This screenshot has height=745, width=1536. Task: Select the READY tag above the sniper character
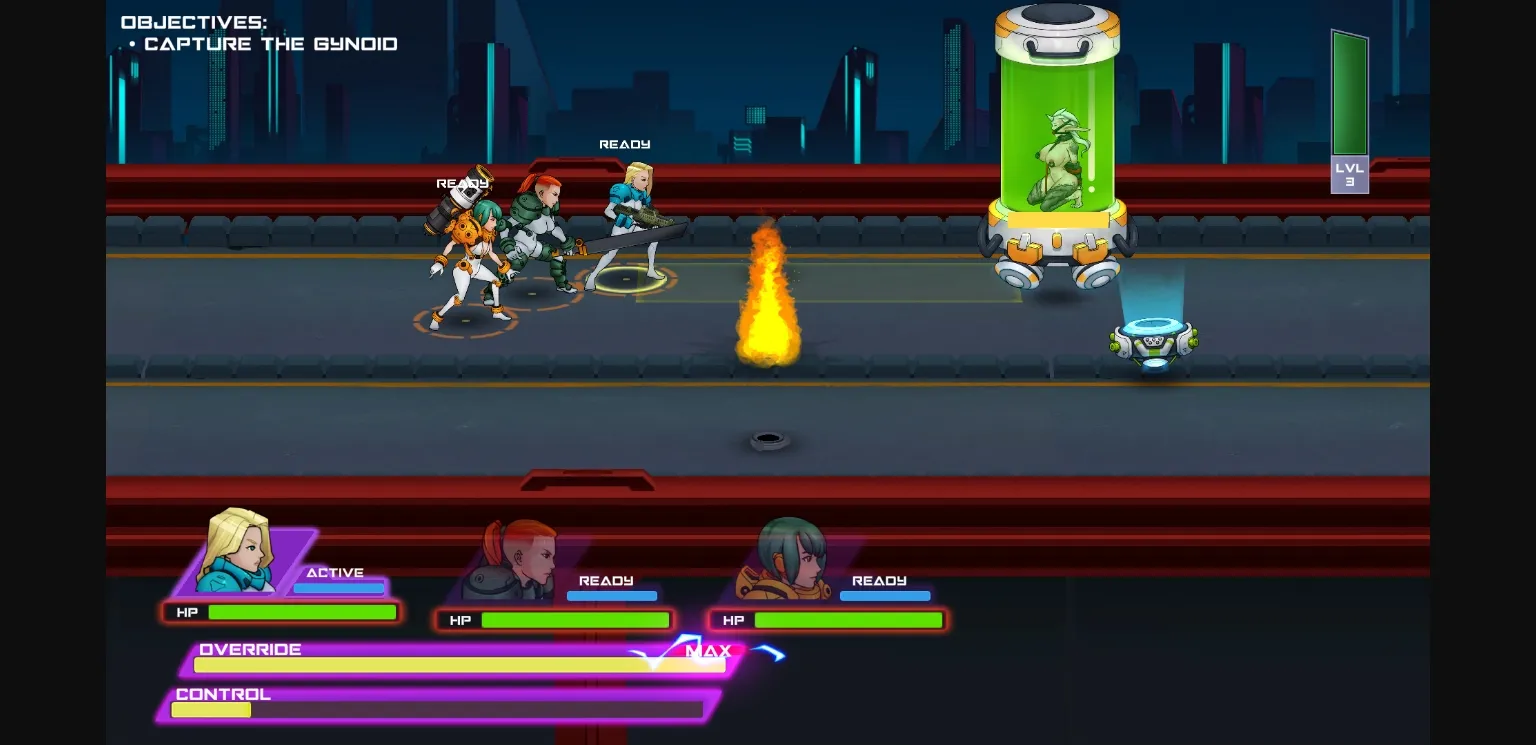pos(624,144)
